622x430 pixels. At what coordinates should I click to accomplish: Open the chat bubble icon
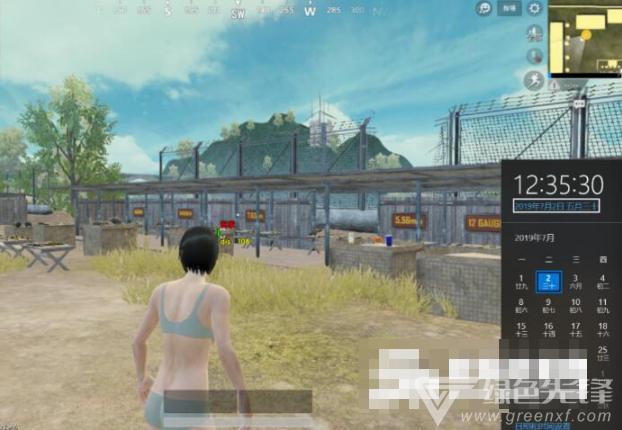click(x=485, y=8)
